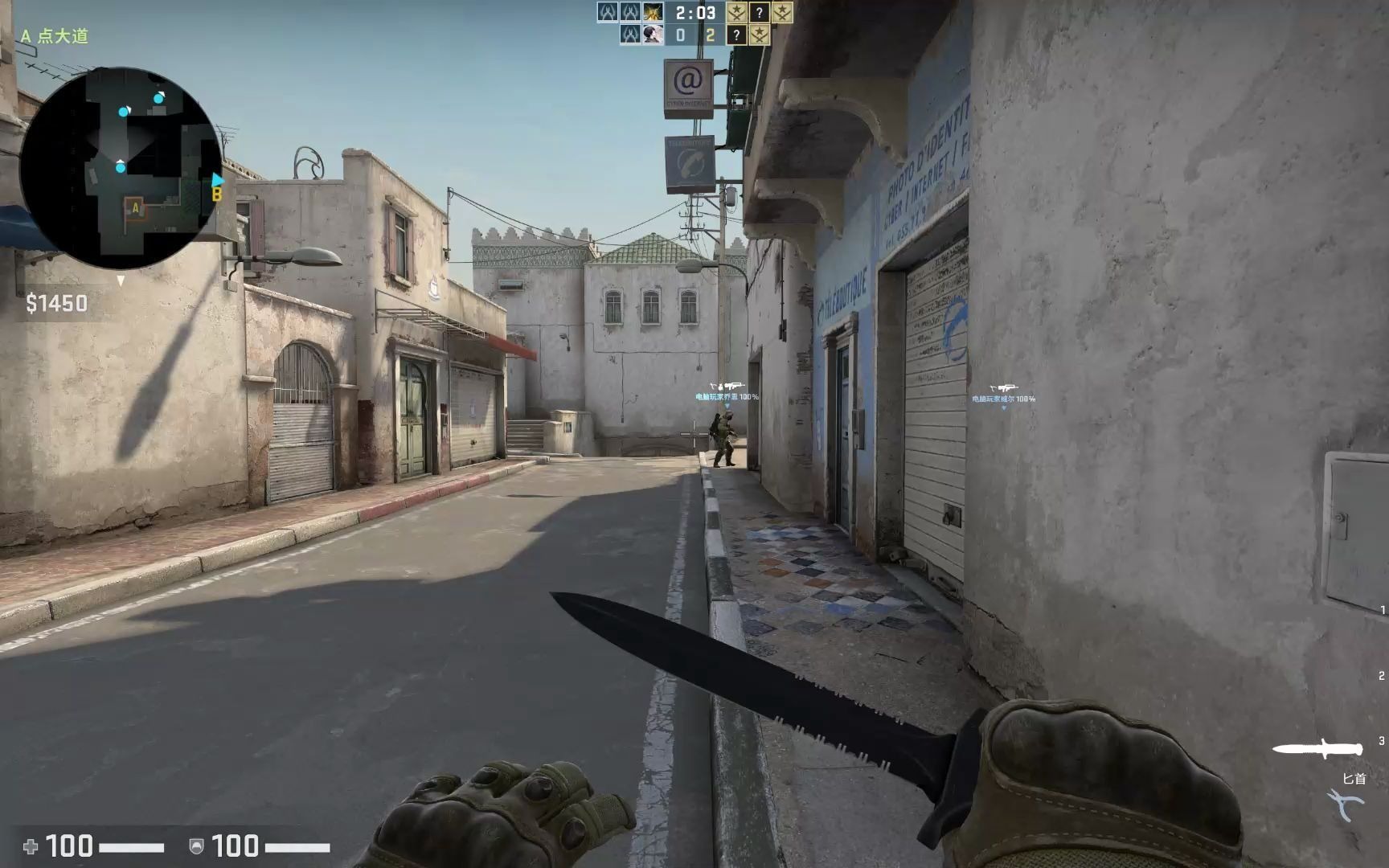Click the B bombsite label on the minimap
This screenshot has width=1389, height=868.
pyautogui.click(x=215, y=193)
